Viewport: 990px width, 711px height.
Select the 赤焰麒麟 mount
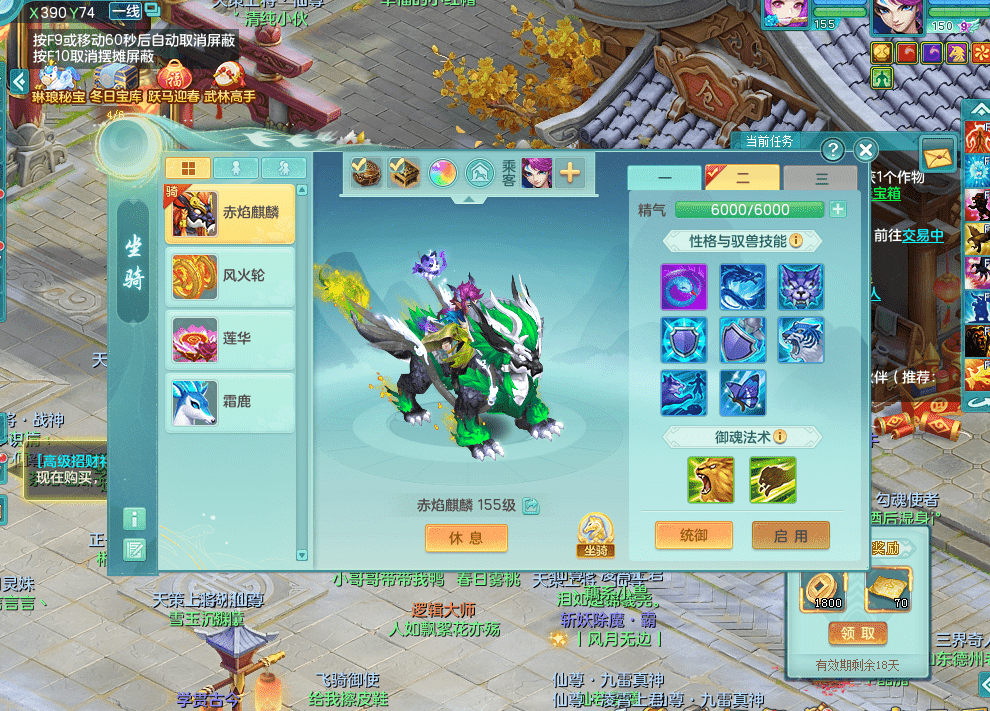pyautogui.click(x=230, y=213)
